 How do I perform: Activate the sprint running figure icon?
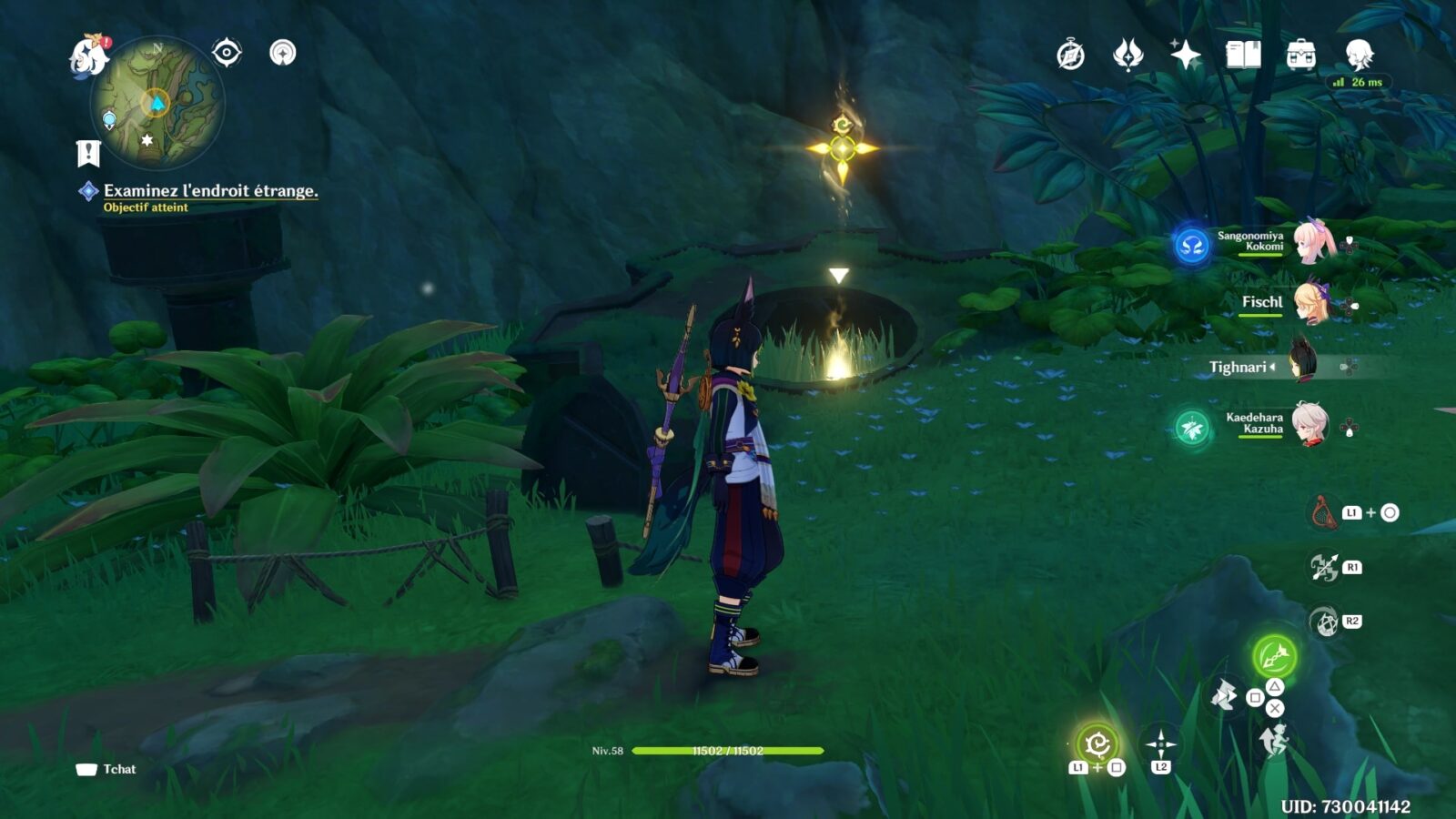coord(1273,741)
